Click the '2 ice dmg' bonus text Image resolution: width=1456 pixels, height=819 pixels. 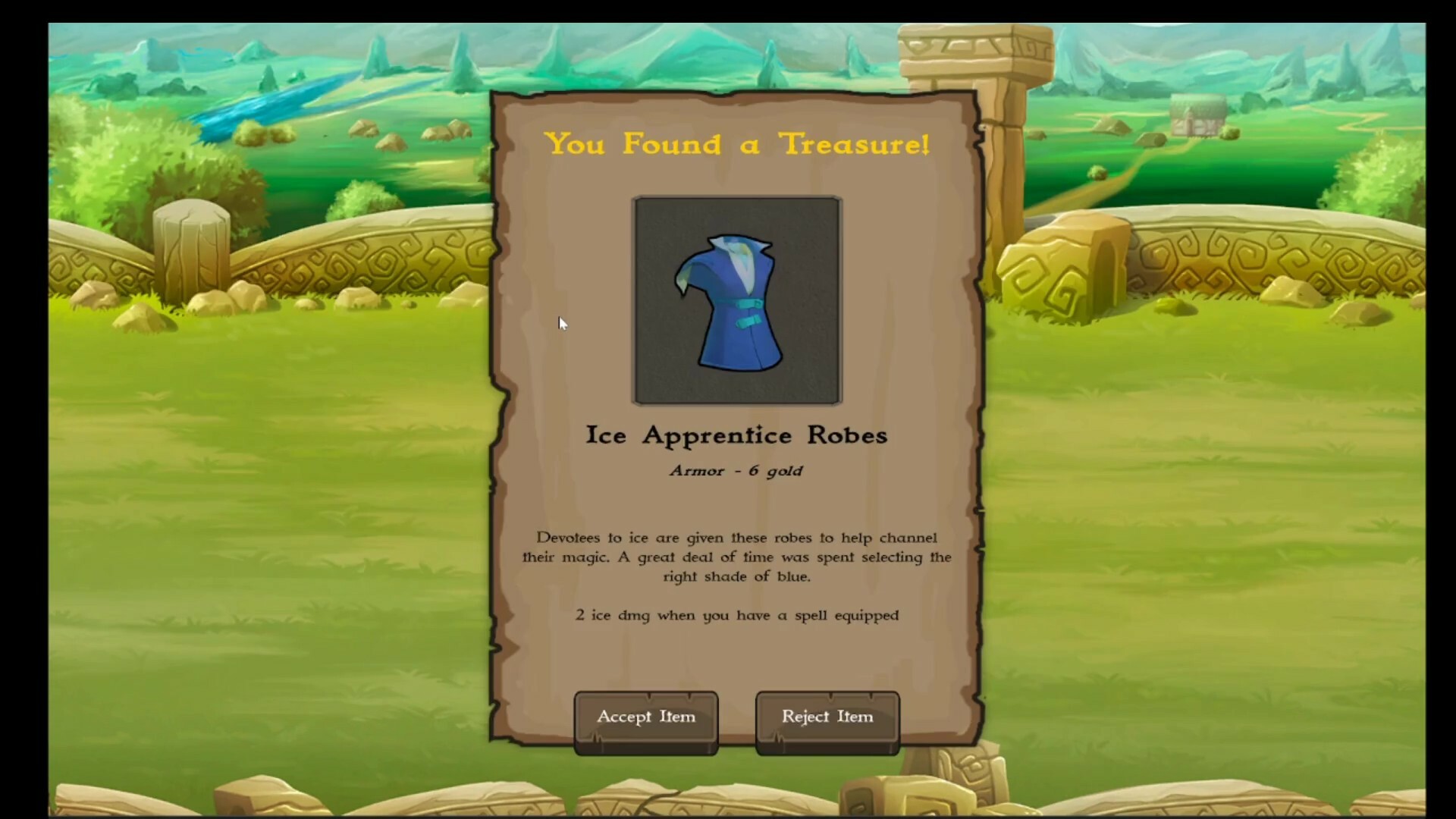(736, 615)
